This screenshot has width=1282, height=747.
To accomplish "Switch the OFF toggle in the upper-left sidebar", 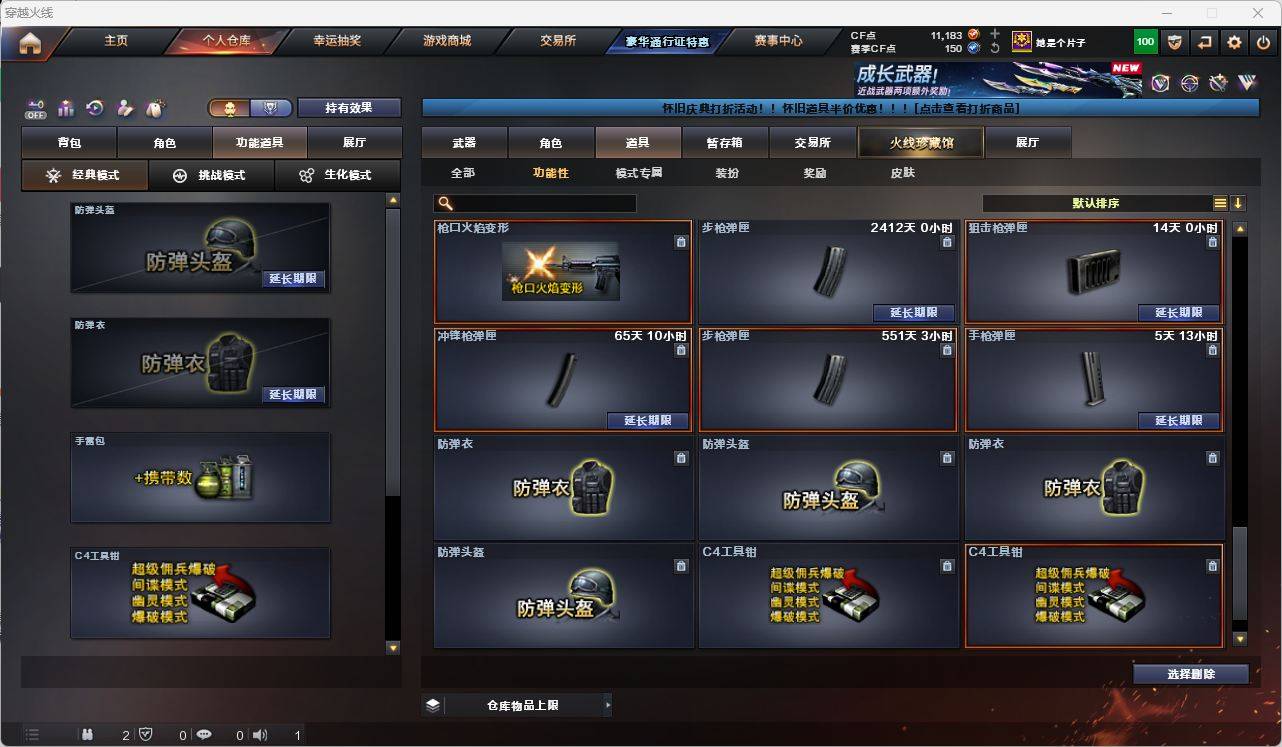I will pos(34,108).
